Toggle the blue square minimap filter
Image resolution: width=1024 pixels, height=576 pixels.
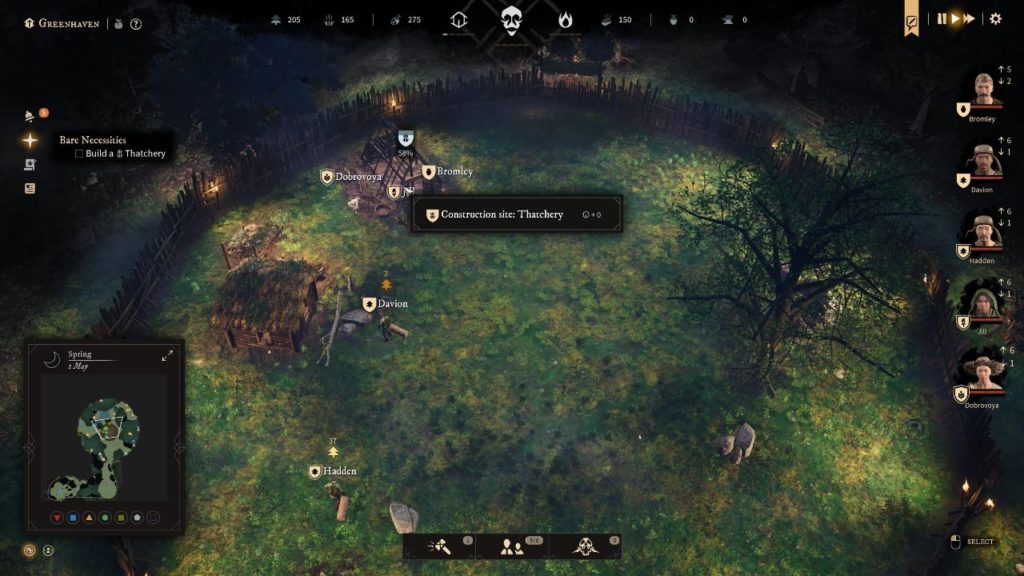click(x=73, y=518)
